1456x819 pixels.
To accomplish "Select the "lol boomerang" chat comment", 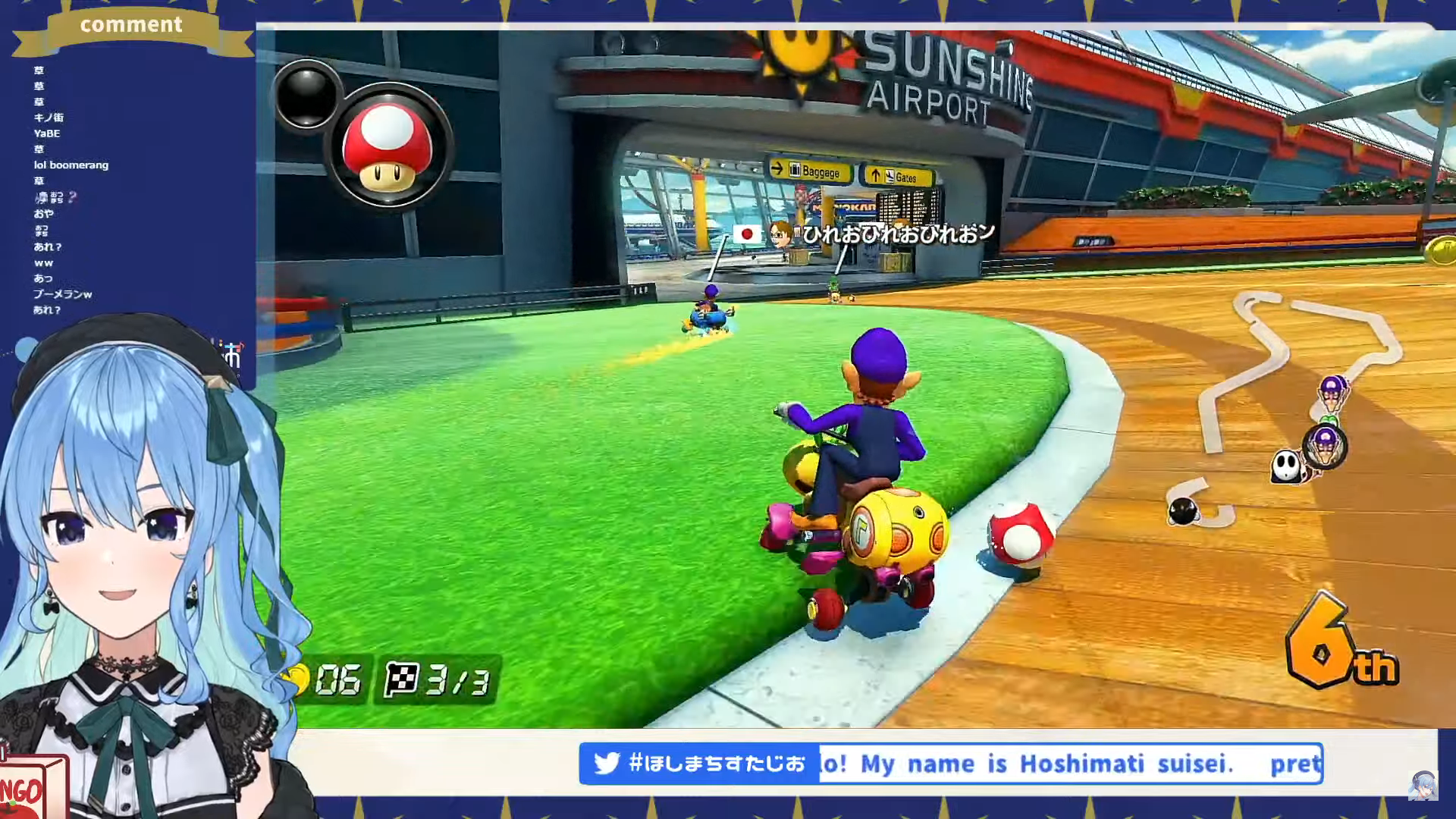I will pos(71,165).
